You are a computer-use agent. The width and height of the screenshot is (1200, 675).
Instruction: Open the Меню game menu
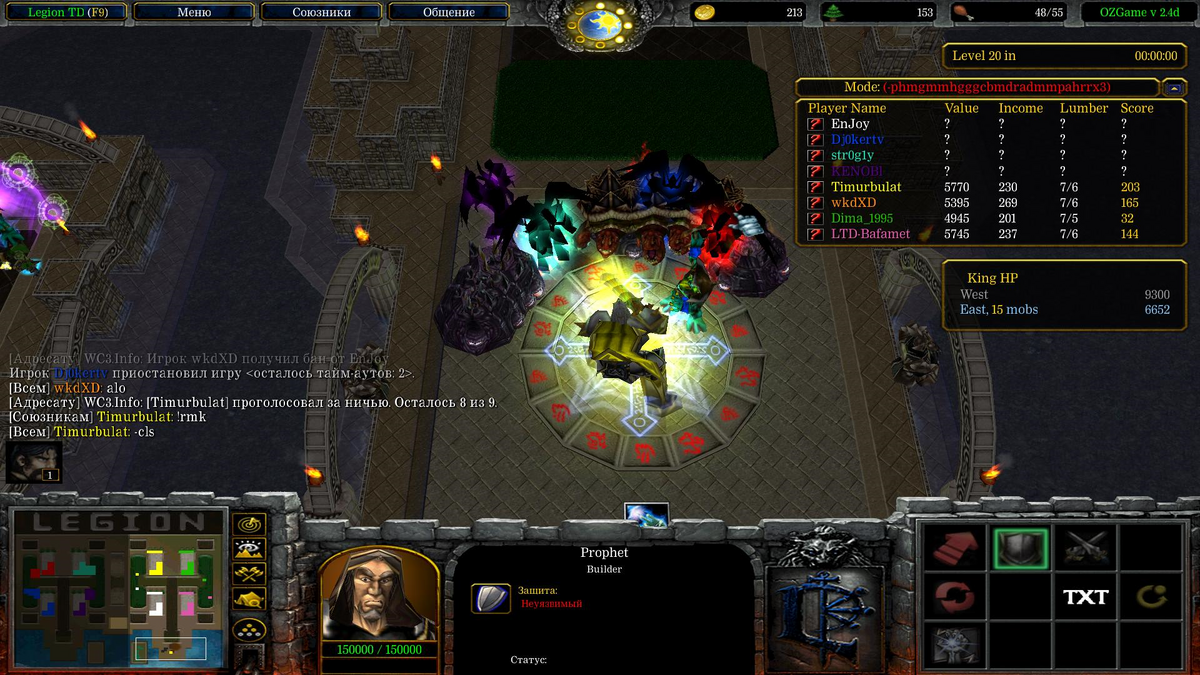194,13
